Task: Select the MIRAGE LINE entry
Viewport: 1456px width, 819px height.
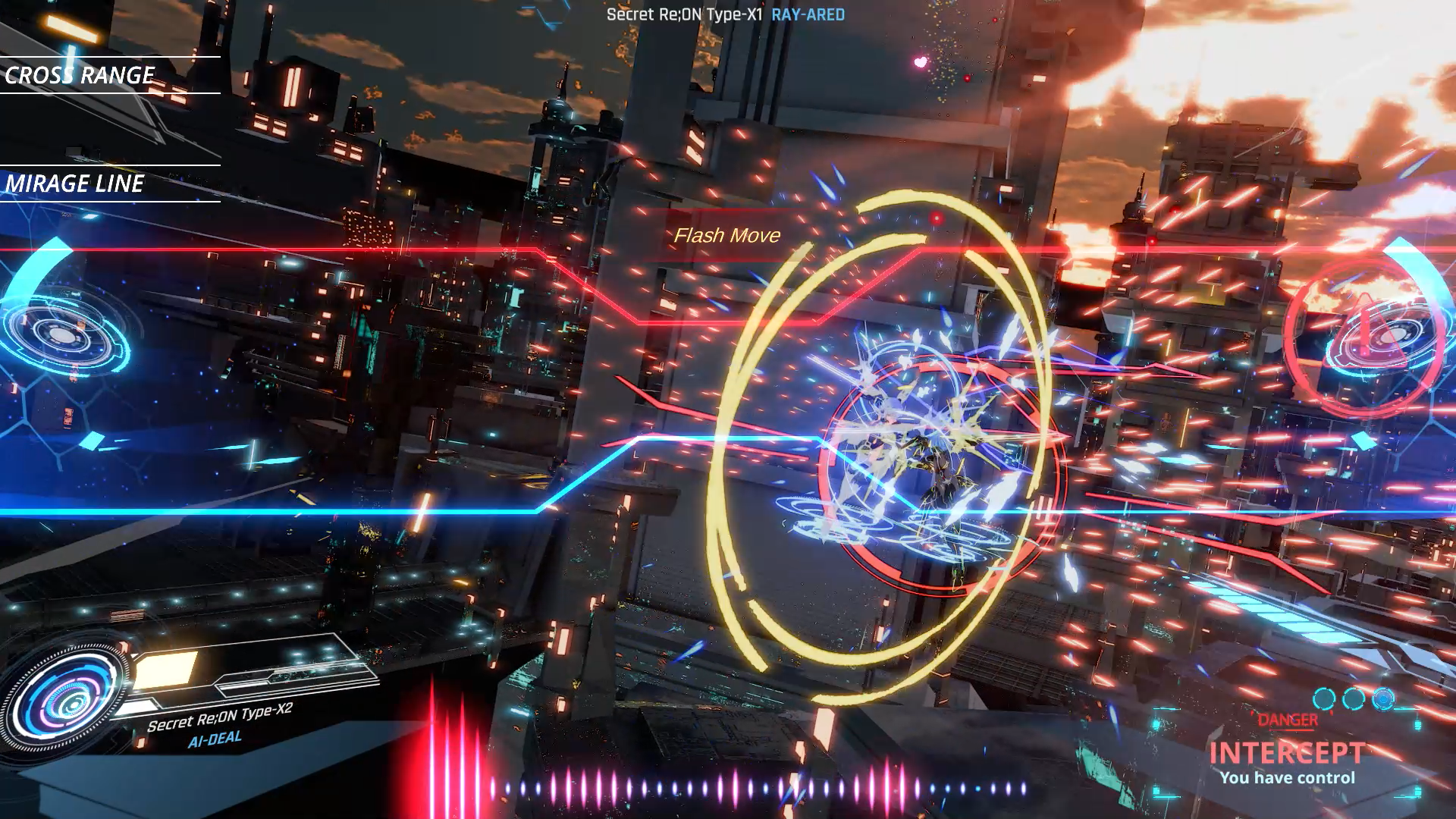Action: [75, 184]
